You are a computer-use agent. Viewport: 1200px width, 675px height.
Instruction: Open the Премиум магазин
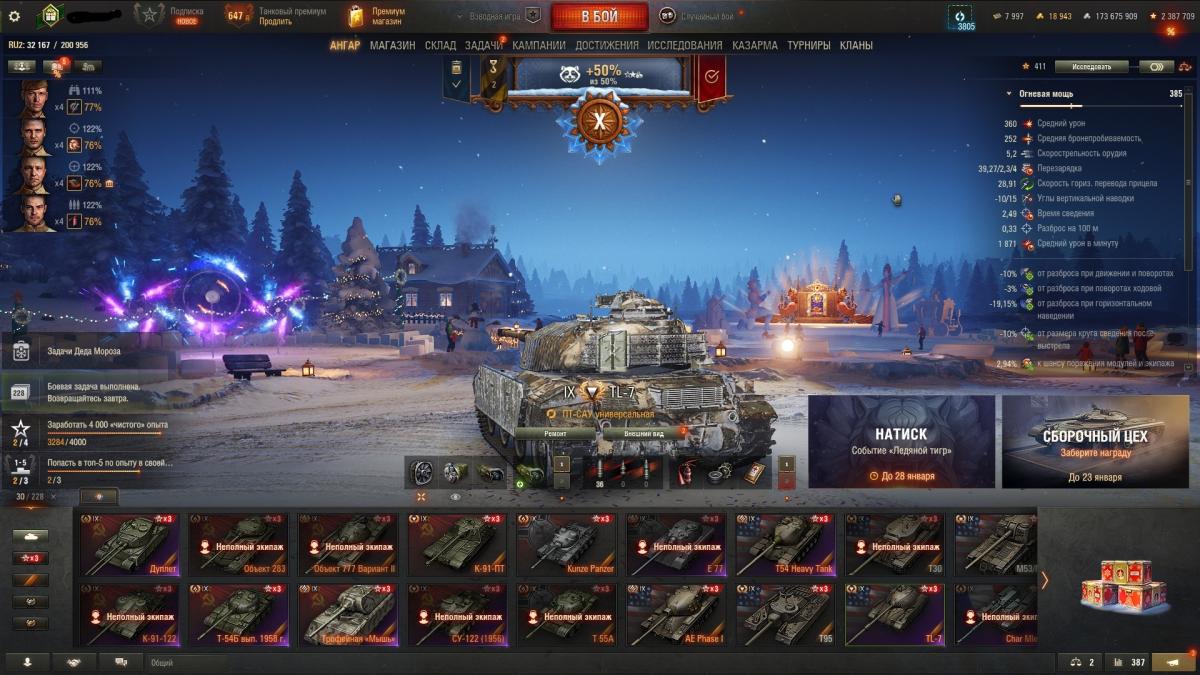click(x=377, y=16)
